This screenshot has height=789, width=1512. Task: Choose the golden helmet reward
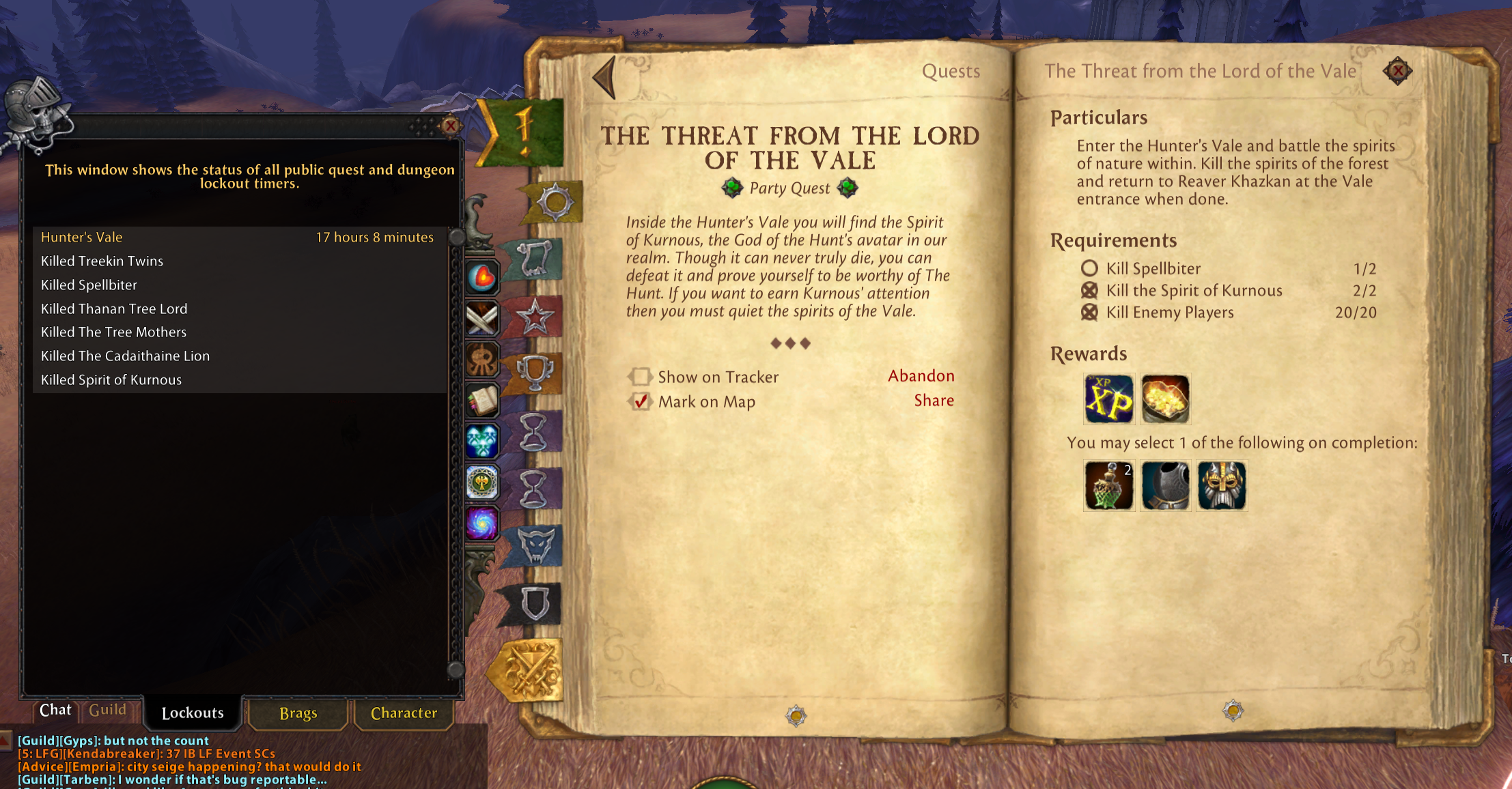click(1222, 486)
